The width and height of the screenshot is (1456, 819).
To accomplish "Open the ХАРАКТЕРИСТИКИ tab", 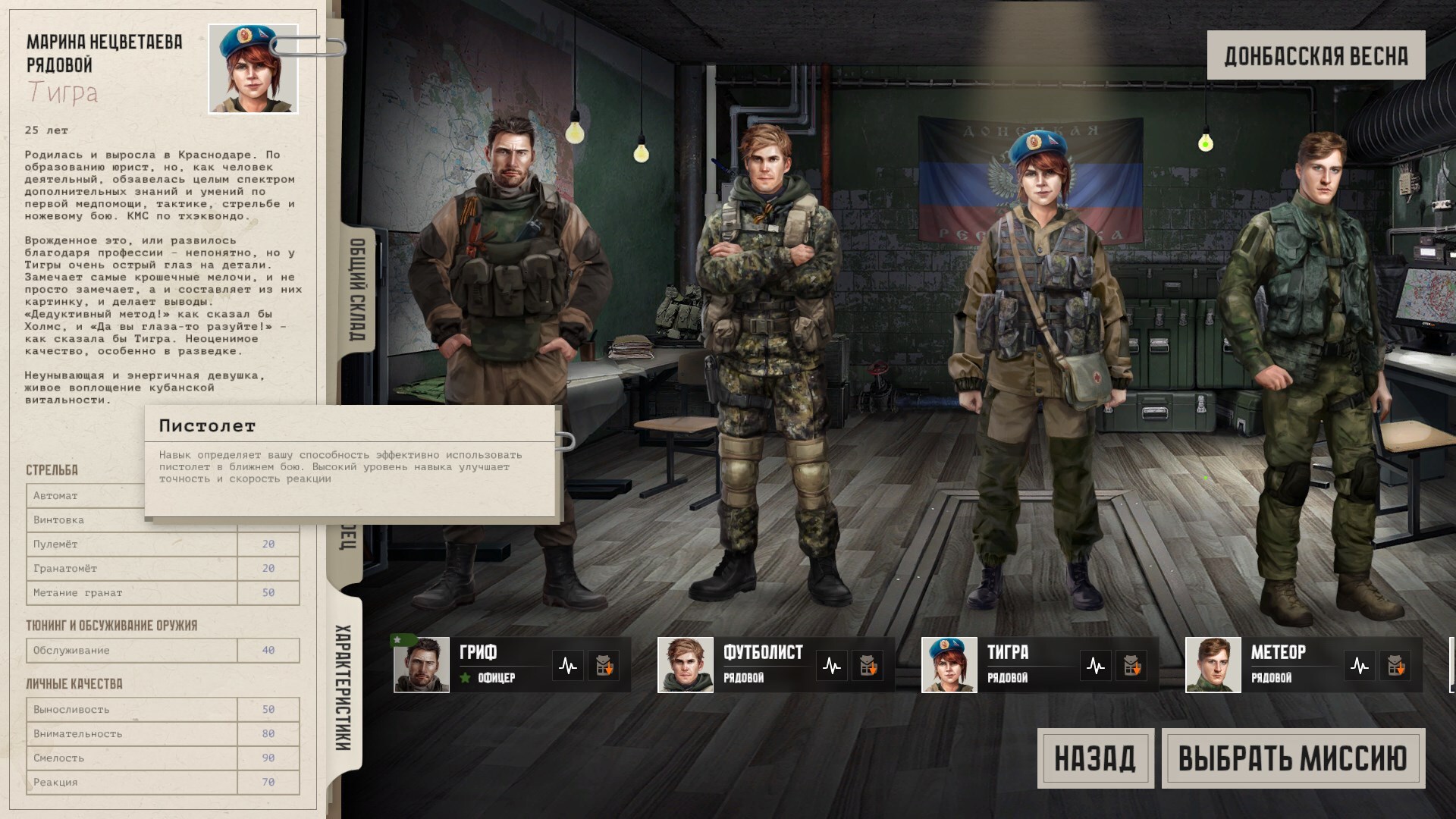I will (x=344, y=687).
